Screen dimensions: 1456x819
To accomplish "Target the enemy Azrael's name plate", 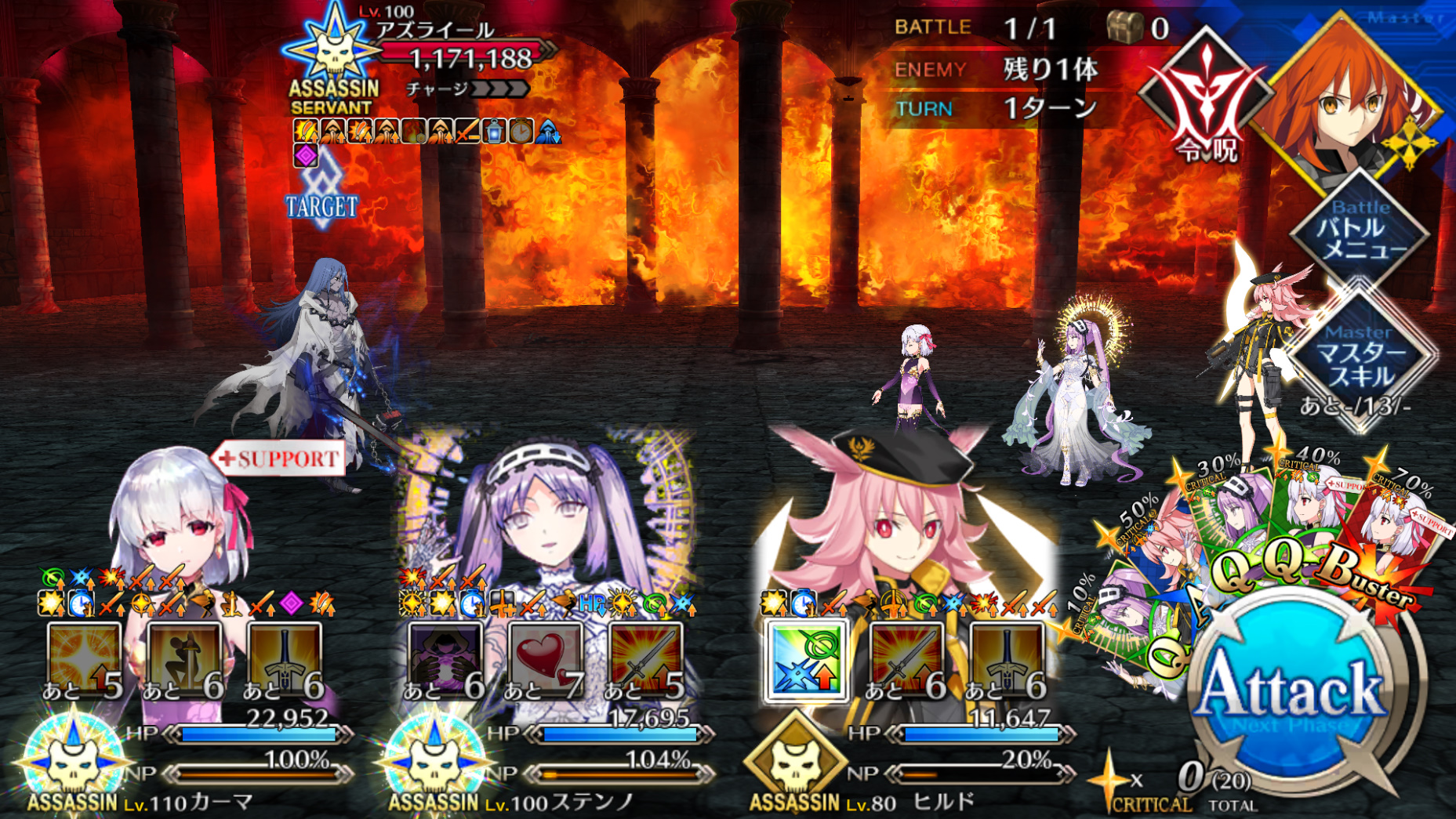I will (x=435, y=31).
